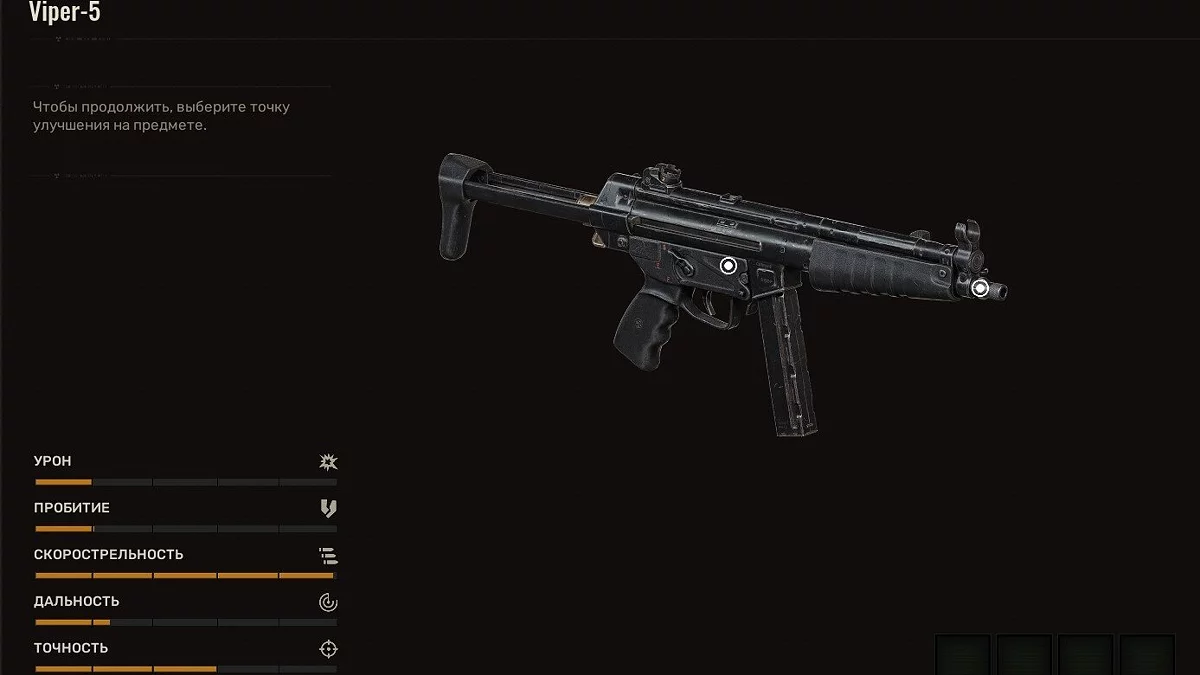1200x675 pixels.
Task: Select the upgrade point at the barrel muzzle
Action: pos(980,288)
